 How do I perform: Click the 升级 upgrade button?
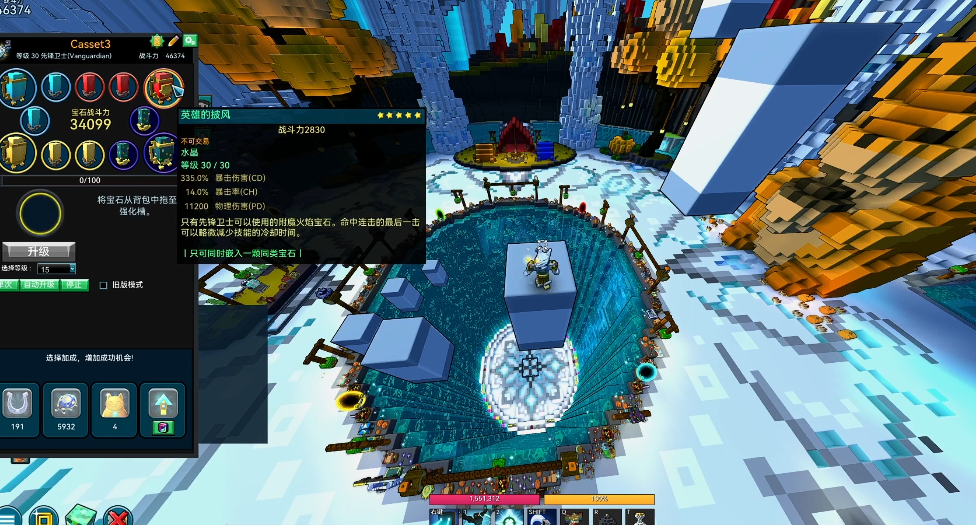click(38, 250)
